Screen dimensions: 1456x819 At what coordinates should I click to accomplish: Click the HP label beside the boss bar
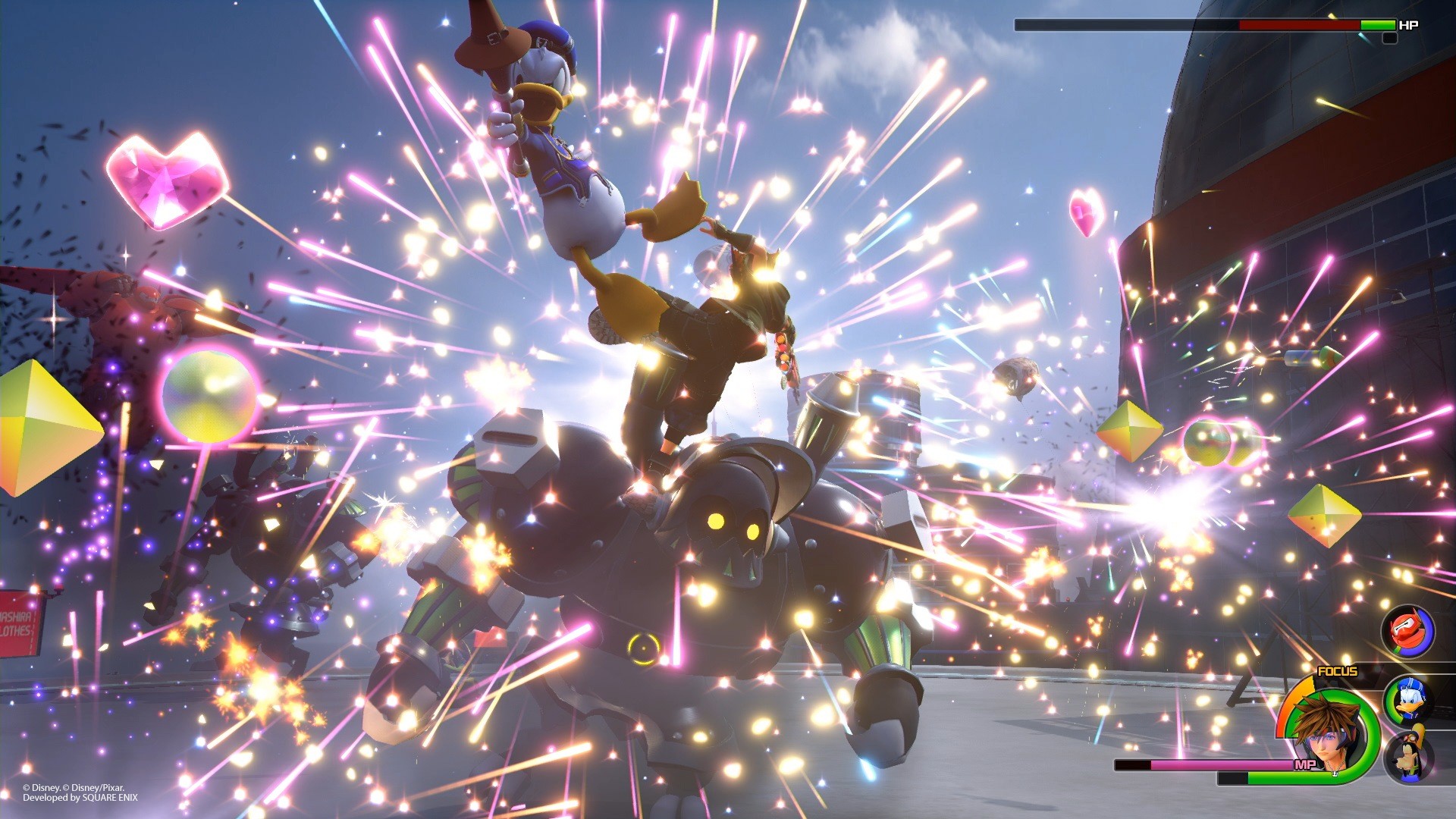[1409, 25]
